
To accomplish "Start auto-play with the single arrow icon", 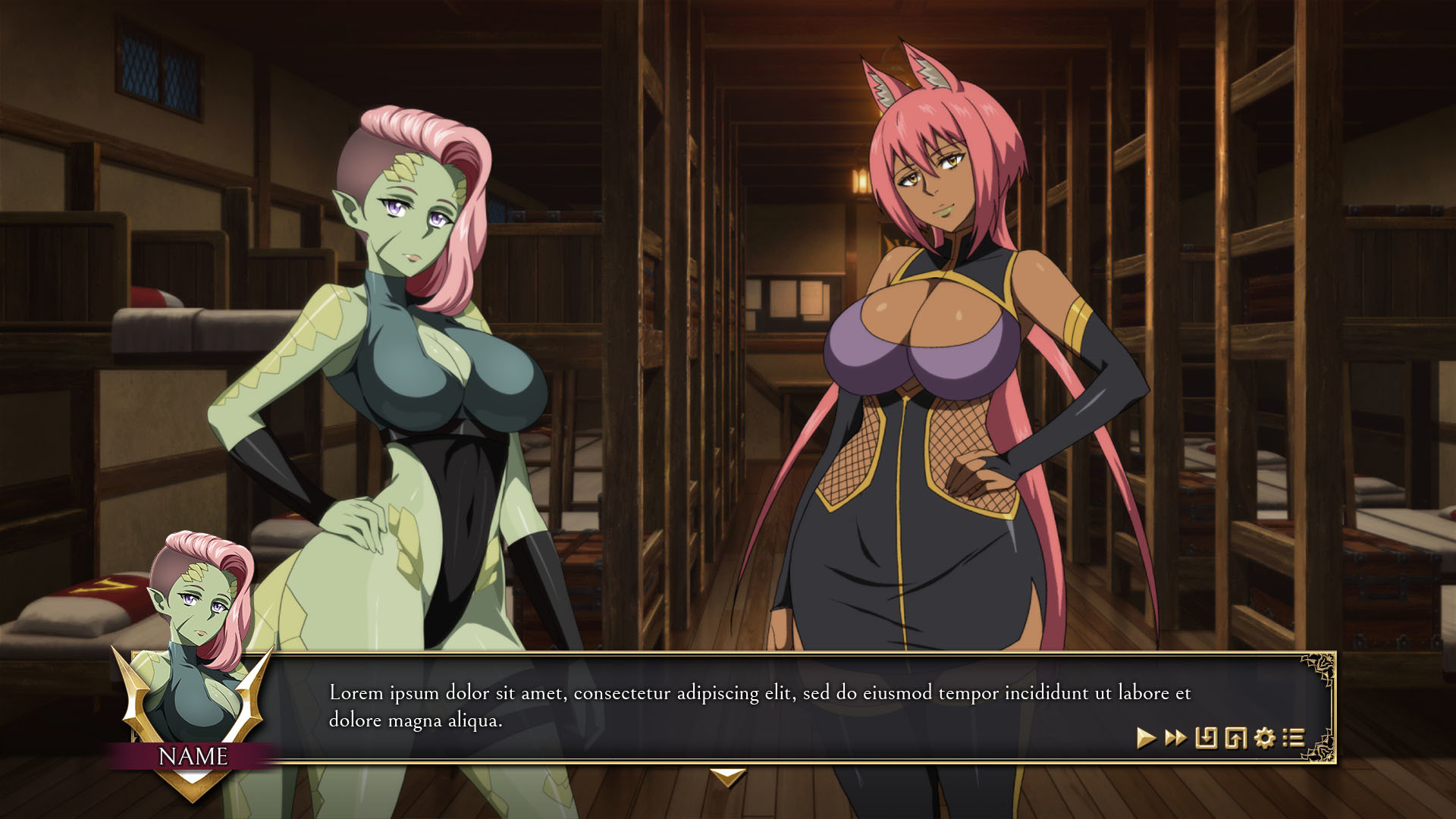I will tap(1146, 738).
